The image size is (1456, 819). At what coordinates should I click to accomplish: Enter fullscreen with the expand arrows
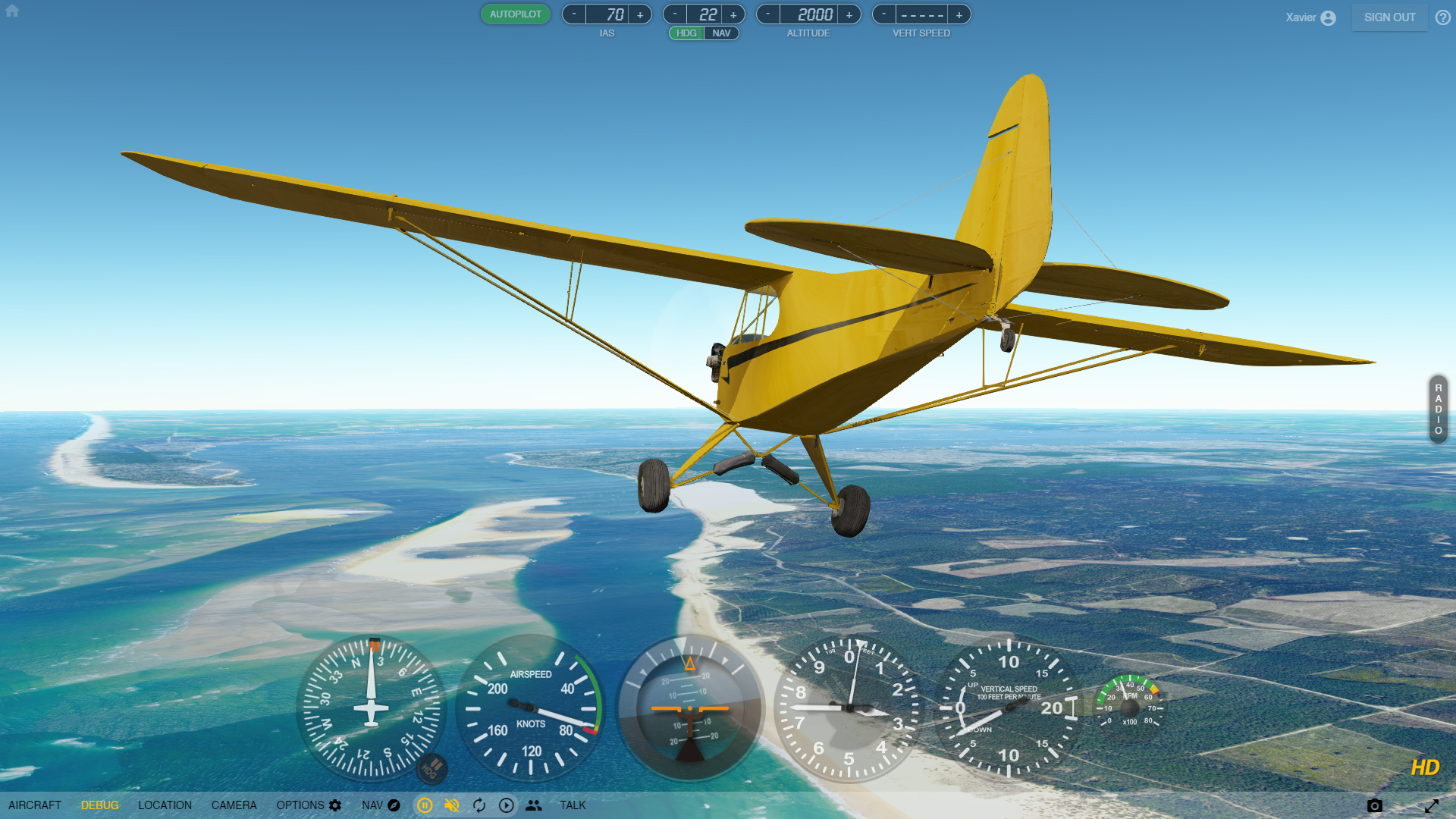point(1431,805)
